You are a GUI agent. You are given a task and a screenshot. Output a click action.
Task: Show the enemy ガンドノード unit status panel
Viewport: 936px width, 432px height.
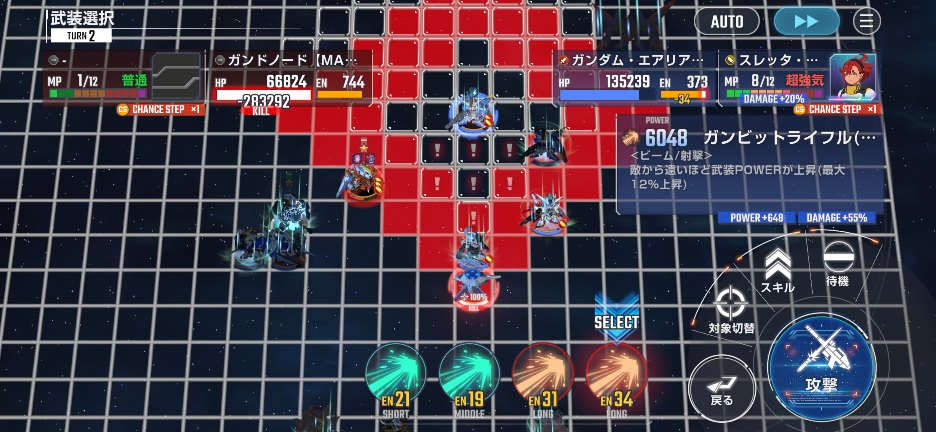point(290,78)
